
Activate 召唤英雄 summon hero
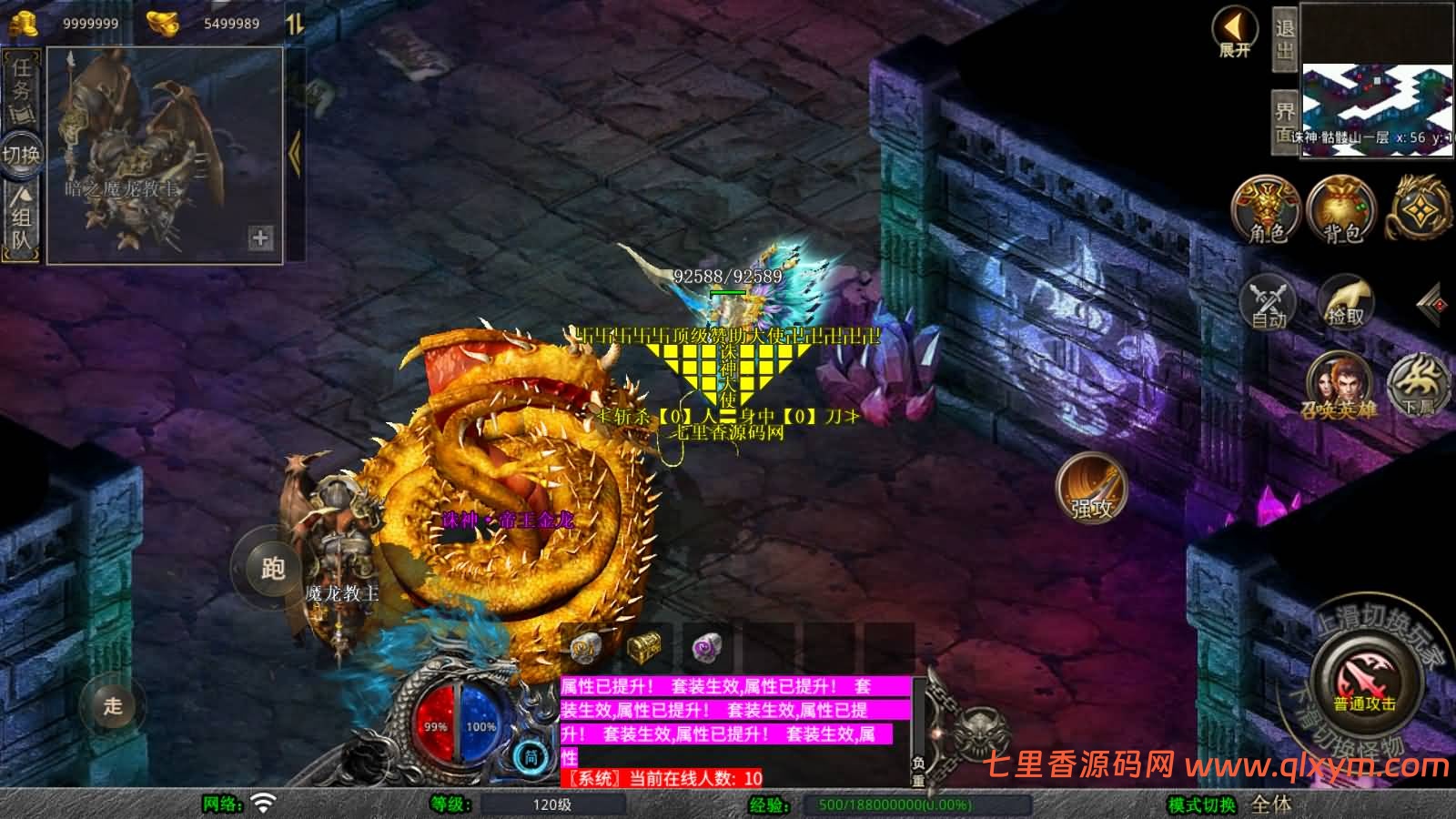[x=1338, y=386]
